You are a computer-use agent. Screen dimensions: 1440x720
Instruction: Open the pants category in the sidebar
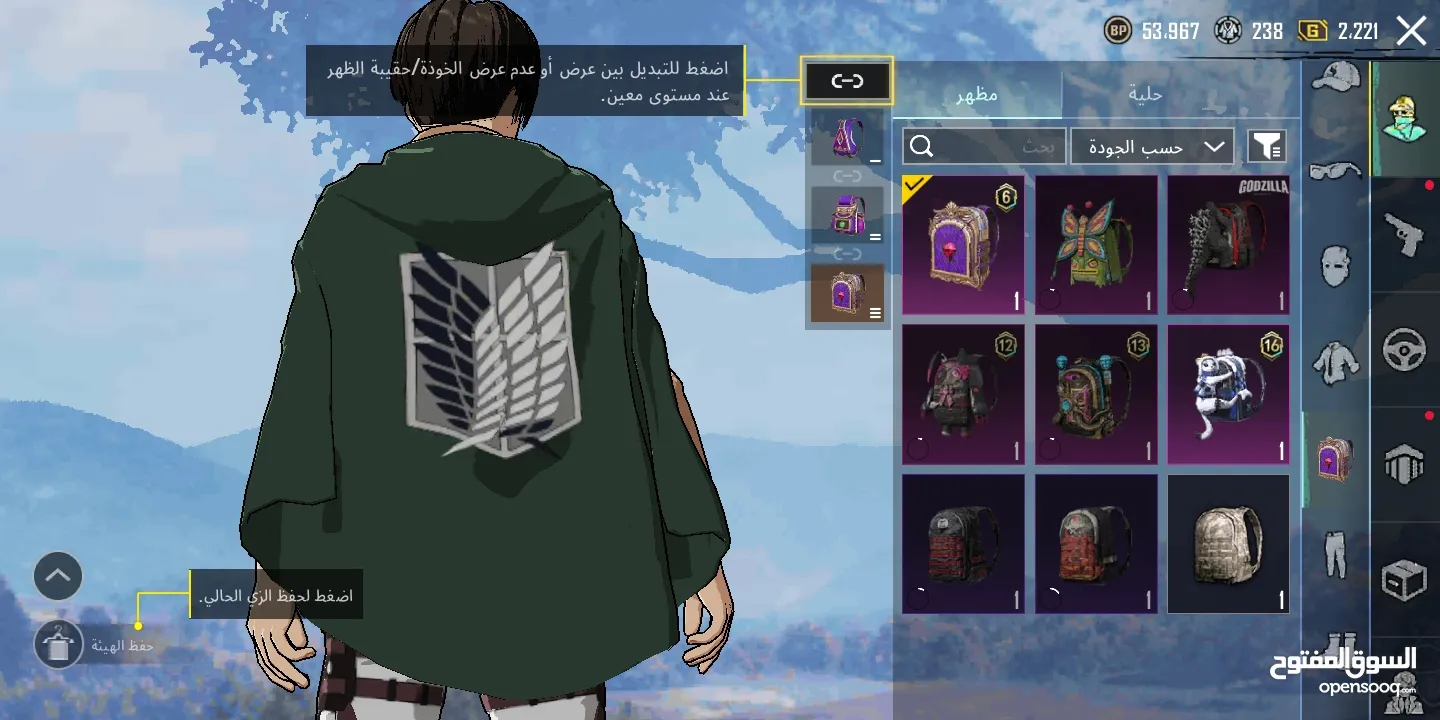[1334, 555]
